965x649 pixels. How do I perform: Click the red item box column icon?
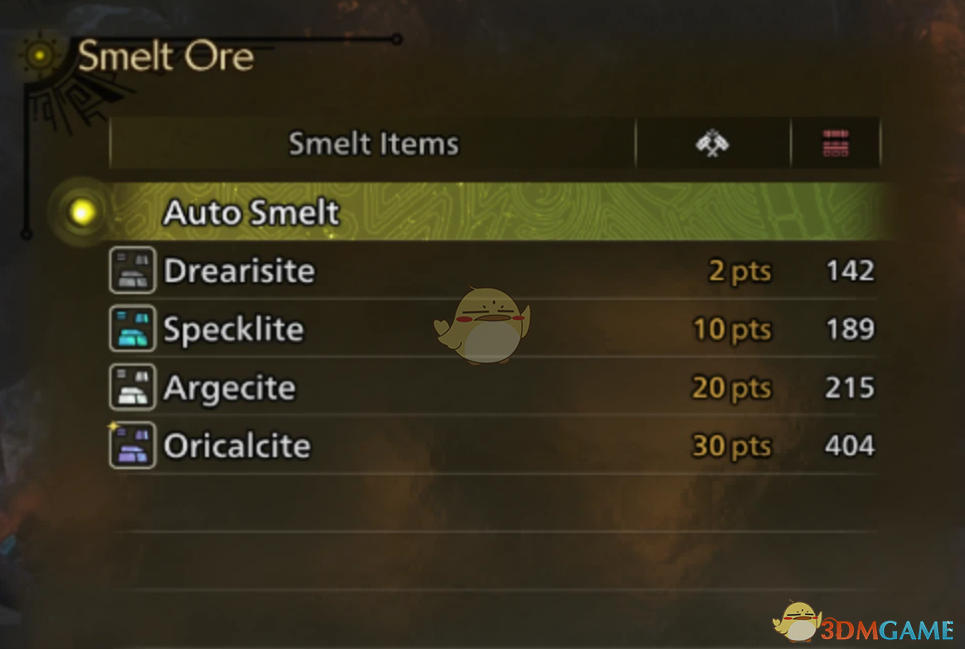(x=835, y=145)
